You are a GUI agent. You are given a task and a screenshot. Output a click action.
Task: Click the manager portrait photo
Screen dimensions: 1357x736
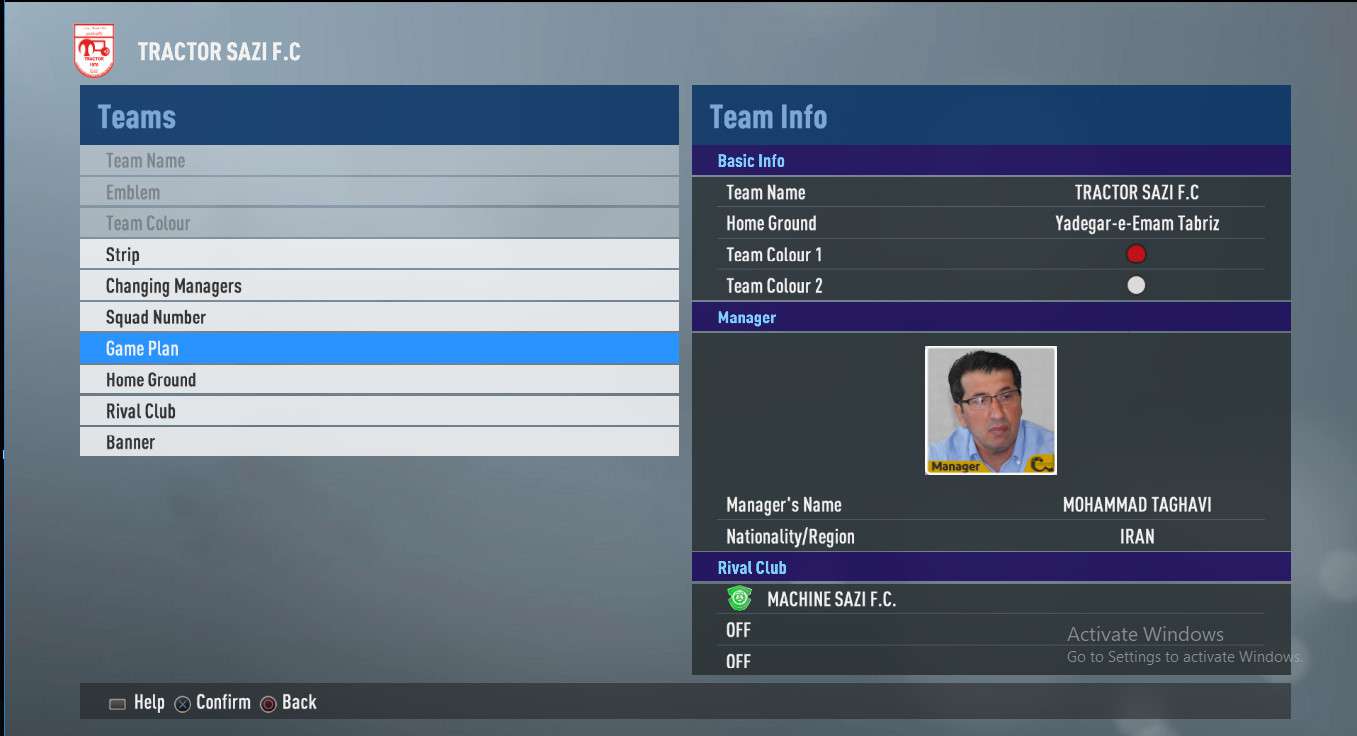tap(990, 410)
